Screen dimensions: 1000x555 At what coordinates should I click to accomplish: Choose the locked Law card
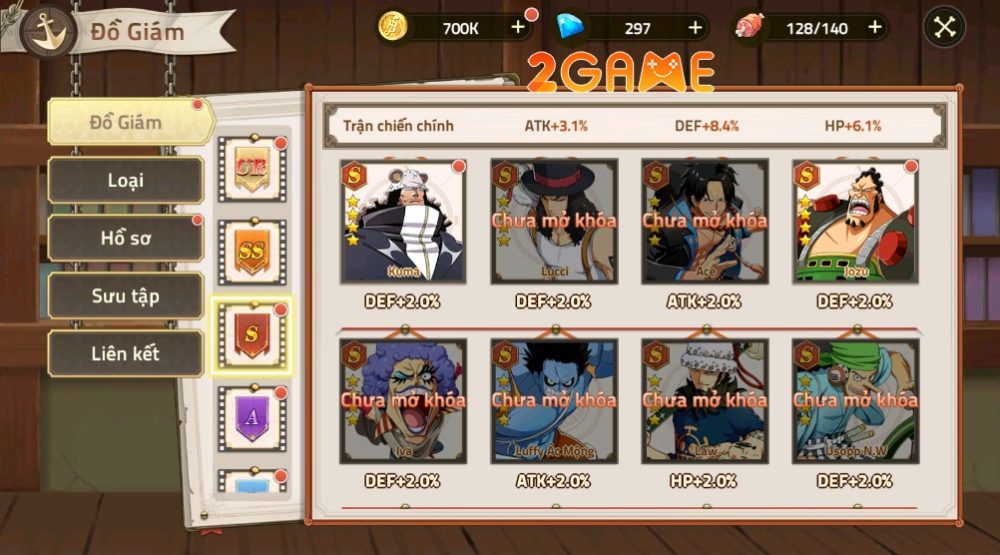[705, 400]
